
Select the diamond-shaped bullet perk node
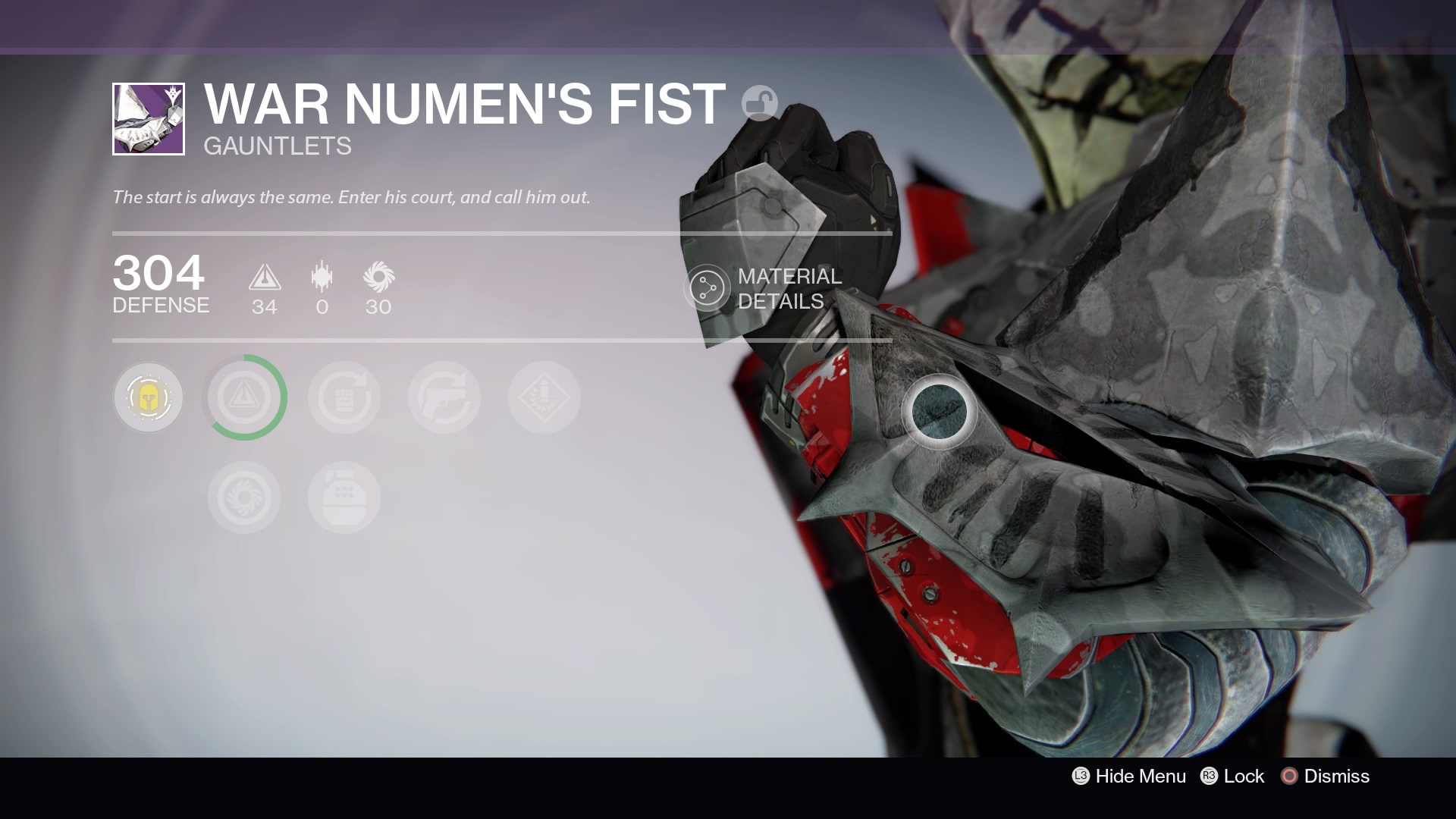544,397
